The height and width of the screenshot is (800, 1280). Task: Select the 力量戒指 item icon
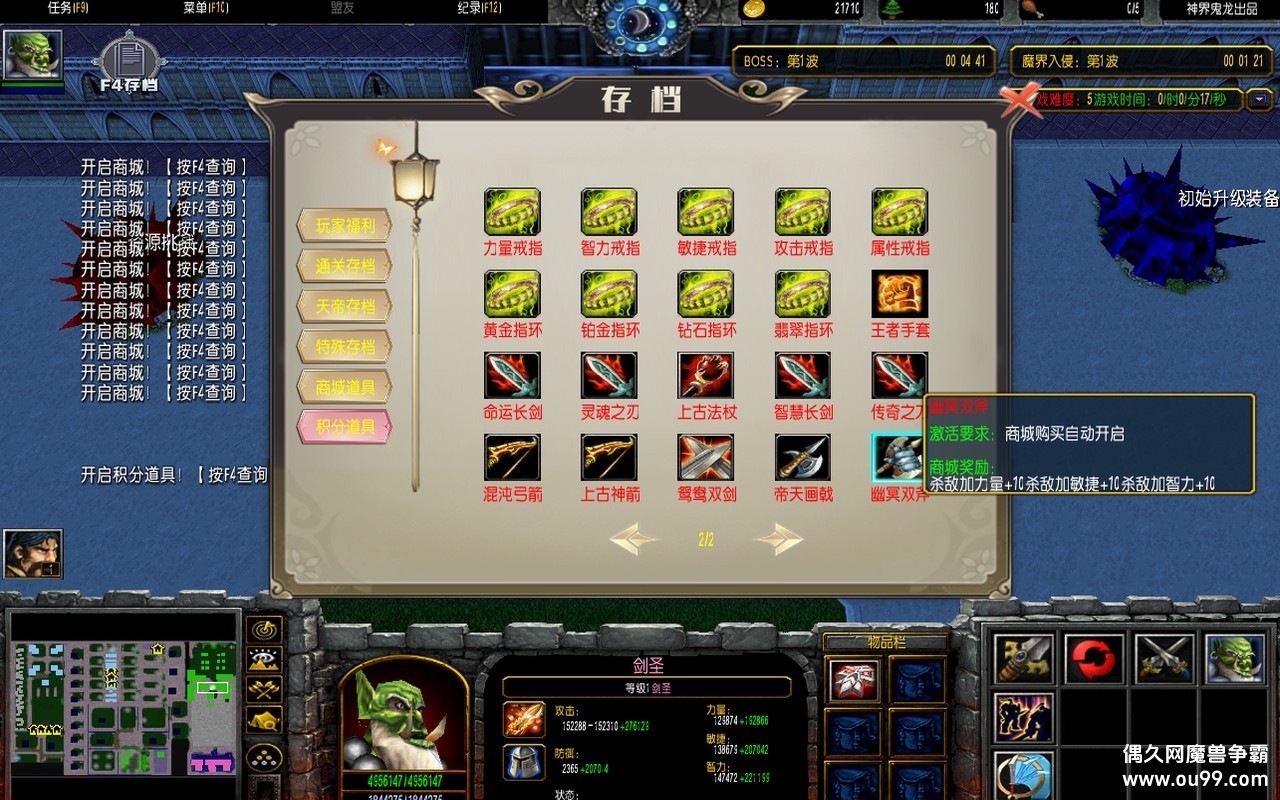coord(512,212)
